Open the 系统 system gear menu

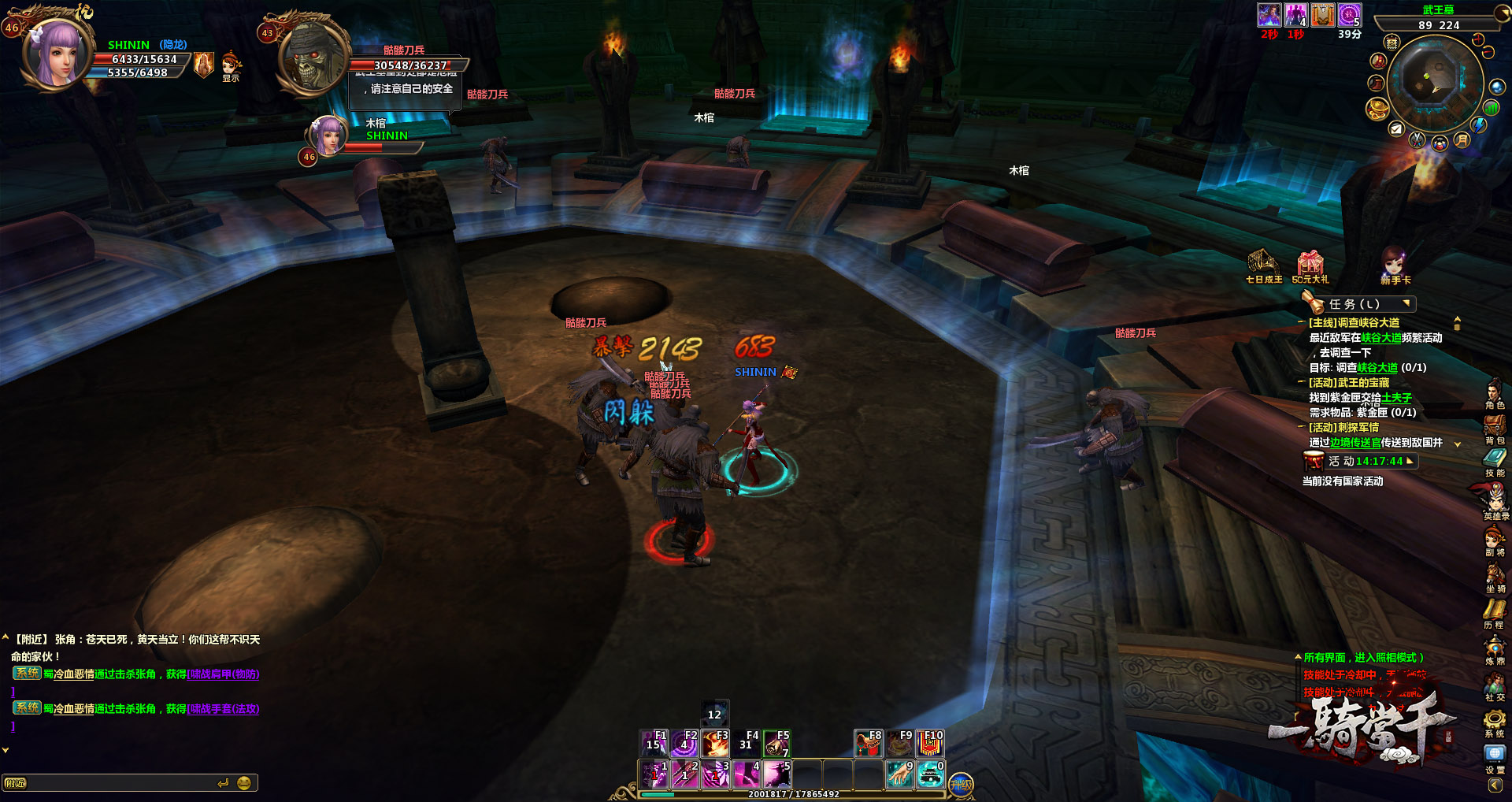1494,722
